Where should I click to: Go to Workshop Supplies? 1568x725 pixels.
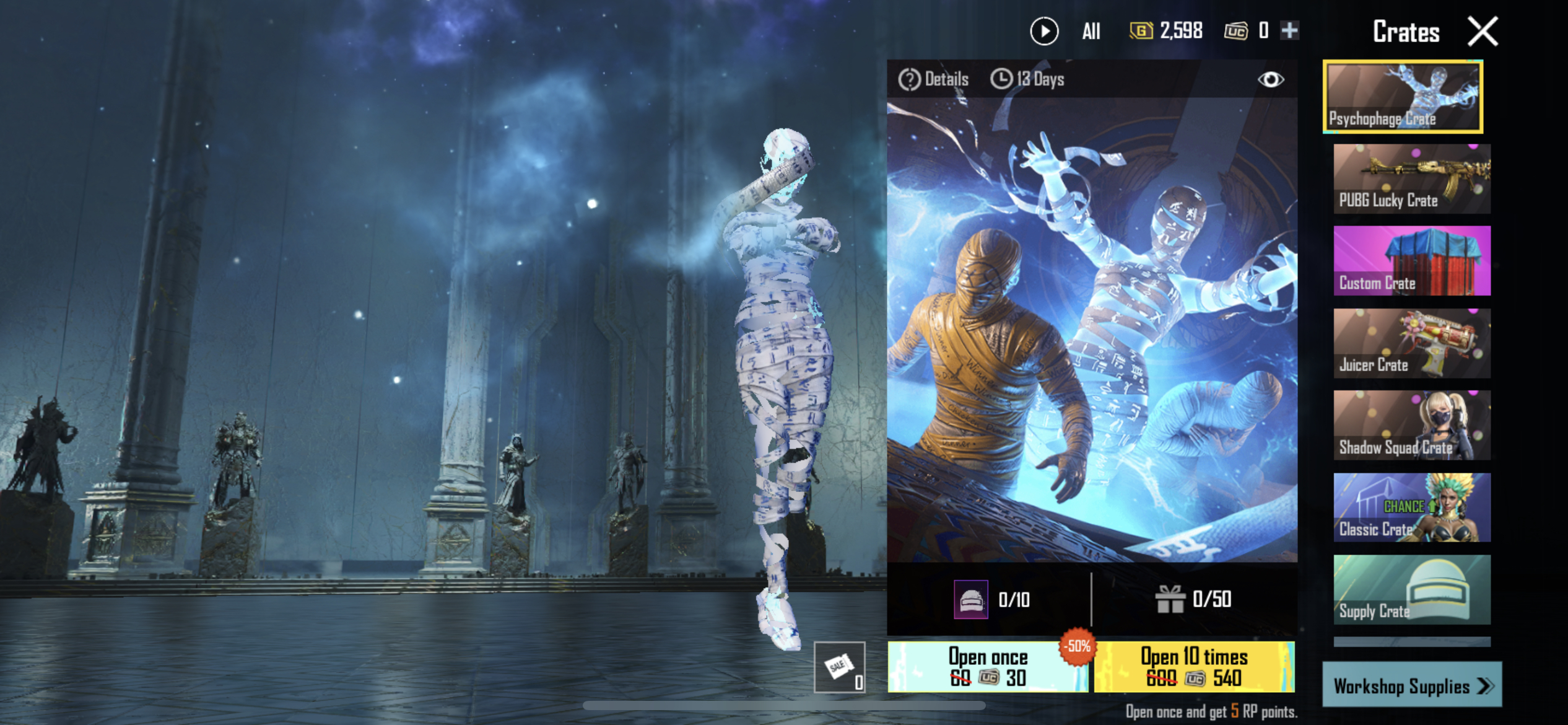click(1412, 685)
